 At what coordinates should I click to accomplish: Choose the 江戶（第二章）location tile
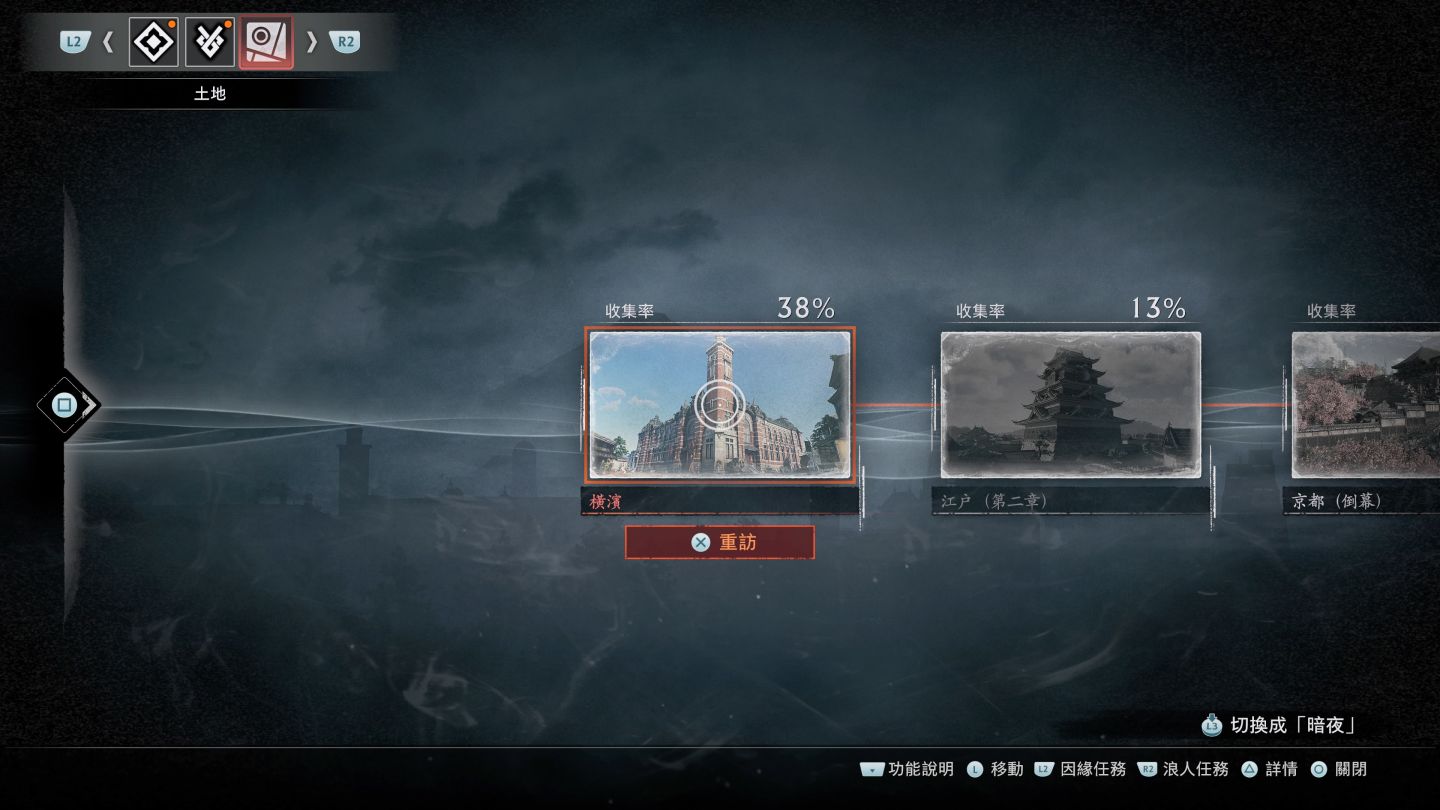pos(1070,404)
